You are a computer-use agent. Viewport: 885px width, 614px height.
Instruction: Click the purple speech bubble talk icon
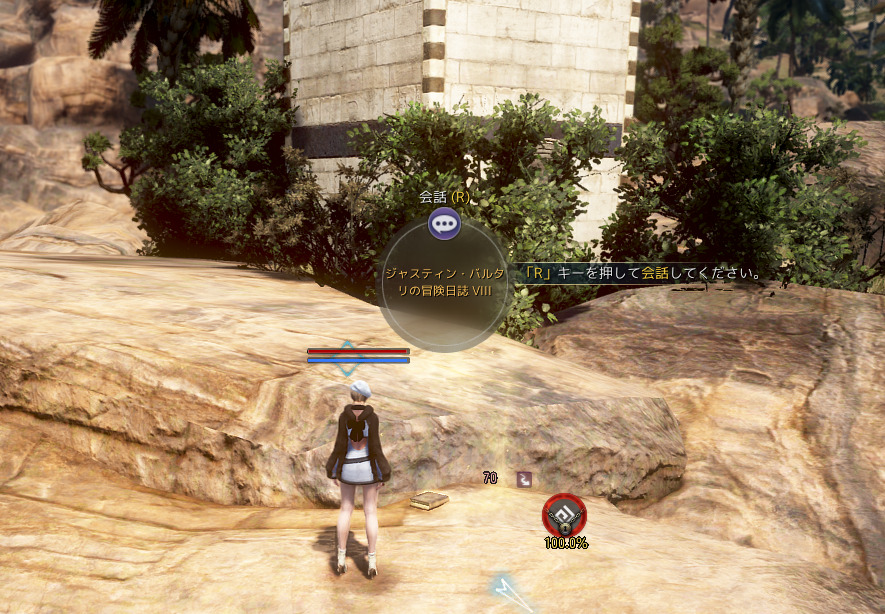click(444, 222)
